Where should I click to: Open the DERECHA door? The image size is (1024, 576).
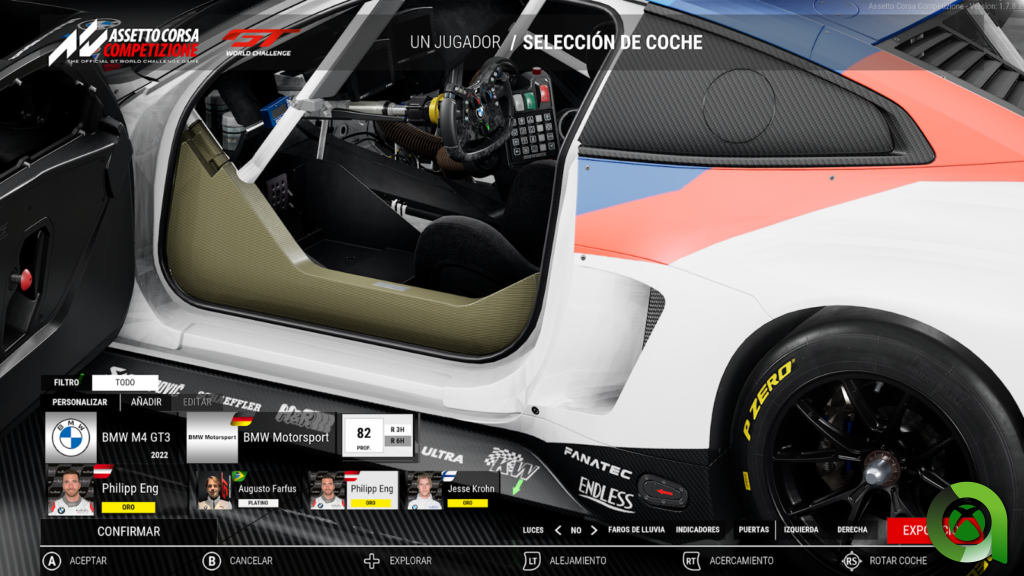tap(852, 530)
